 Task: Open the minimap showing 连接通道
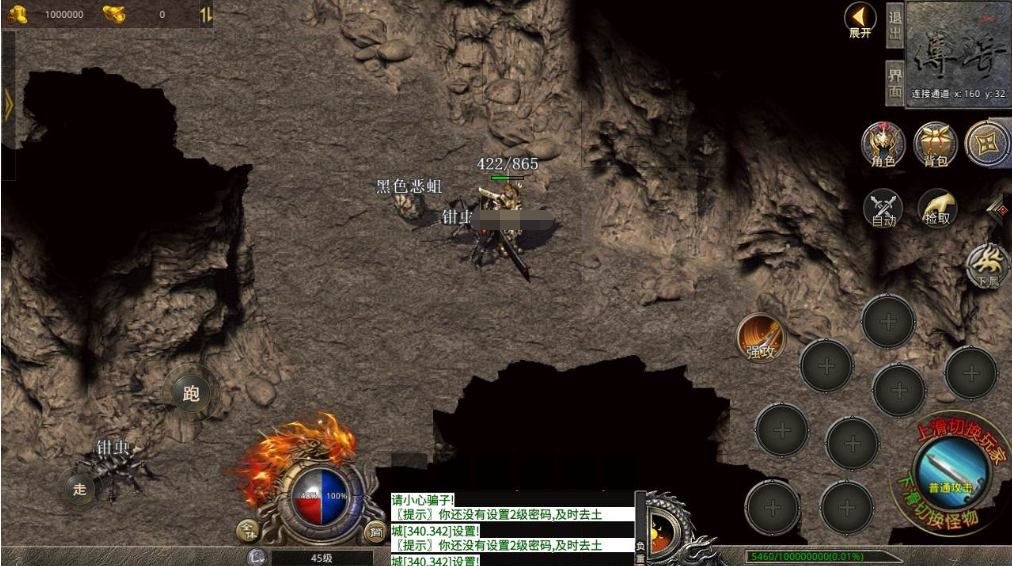pos(958,52)
